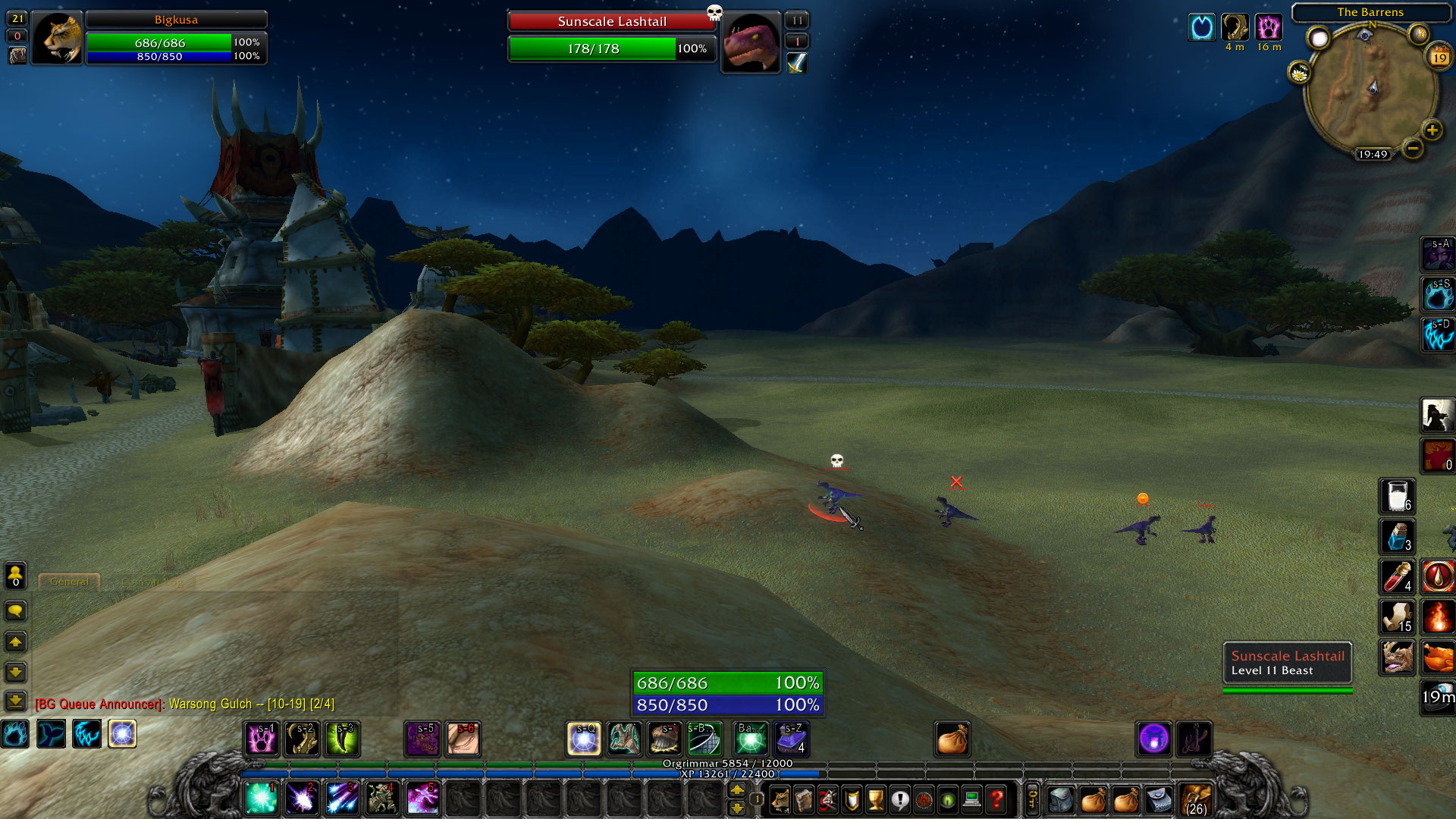1456x819 pixels.
Task: Cast the green healing spell in slot 1
Action: 262,798
